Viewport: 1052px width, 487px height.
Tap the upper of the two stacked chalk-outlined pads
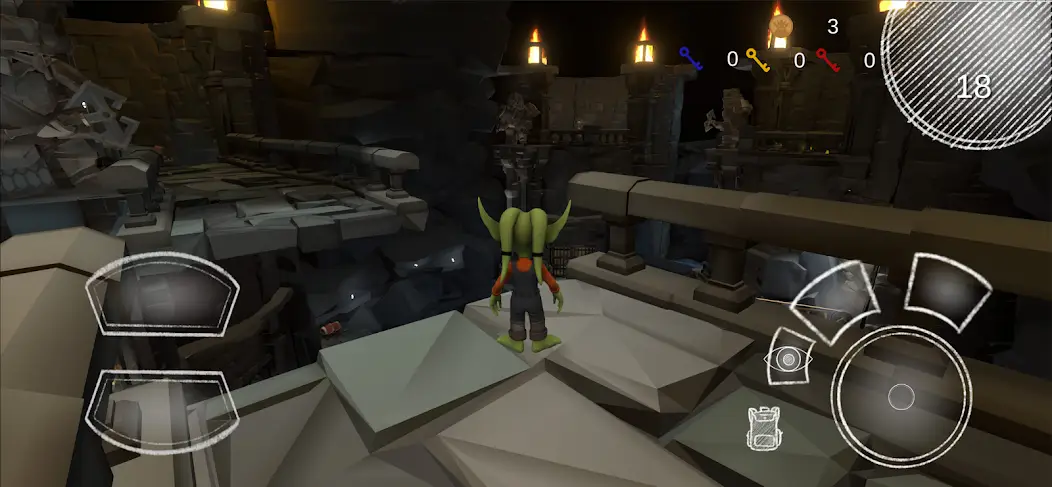tap(162, 293)
